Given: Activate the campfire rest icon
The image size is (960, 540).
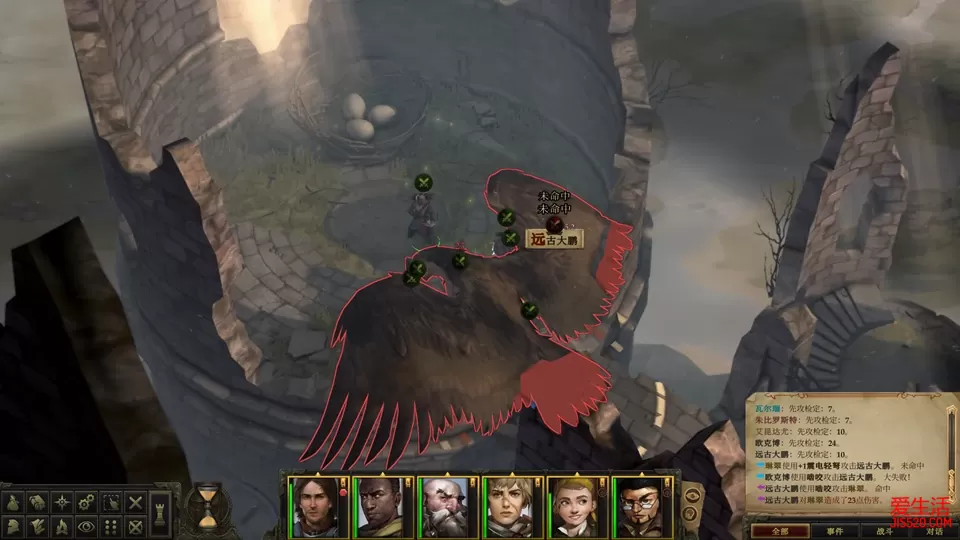Looking at the screenshot, I should pyautogui.click(x=62, y=525).
